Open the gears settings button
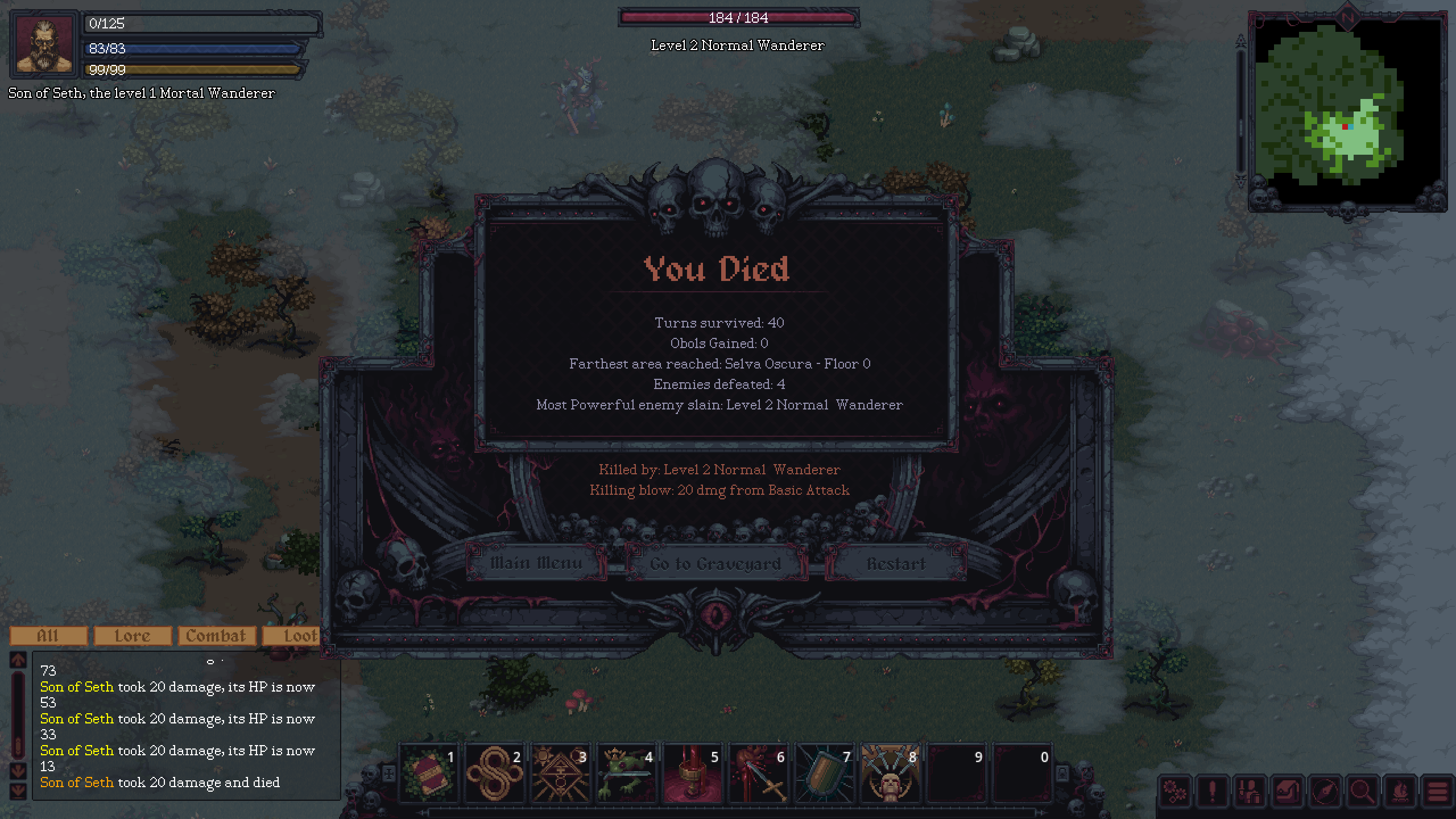 pyautogui.click(x=1175, y=791)
